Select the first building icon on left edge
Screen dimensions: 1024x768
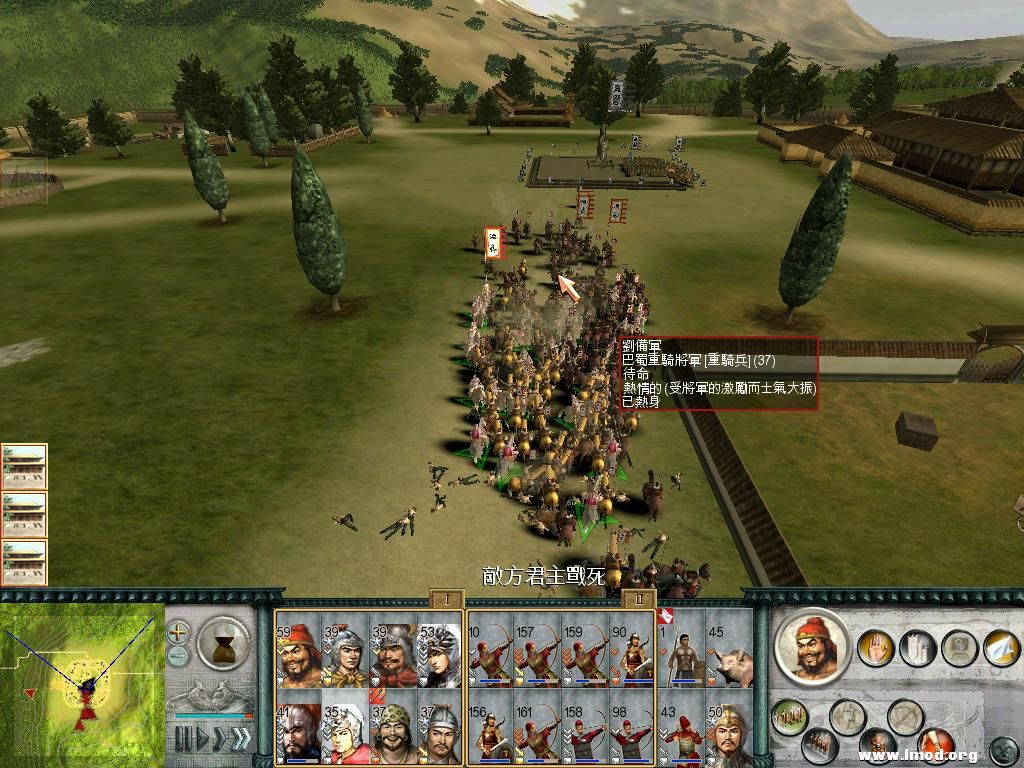(x=24, y=467)
